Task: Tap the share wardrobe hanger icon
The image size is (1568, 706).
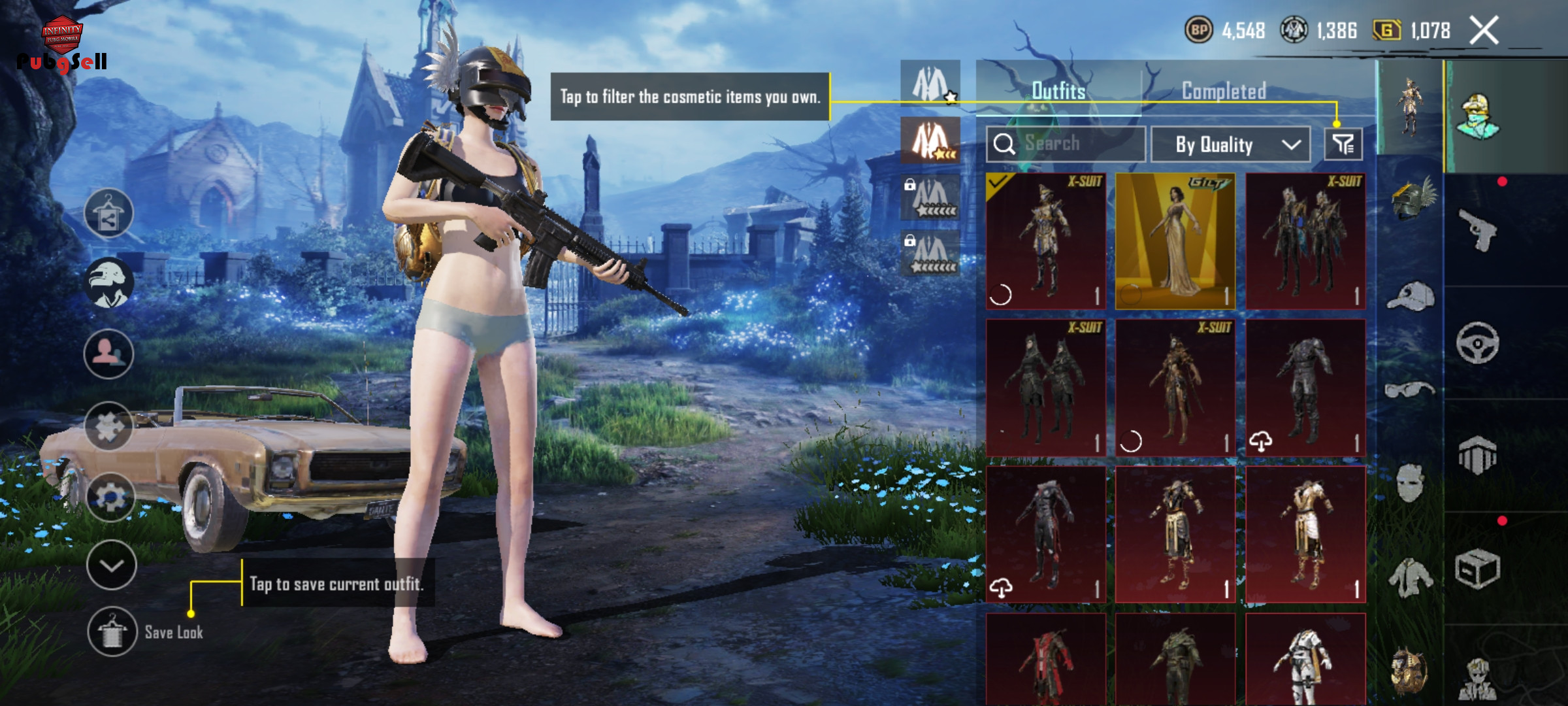Action: point(108,213)
